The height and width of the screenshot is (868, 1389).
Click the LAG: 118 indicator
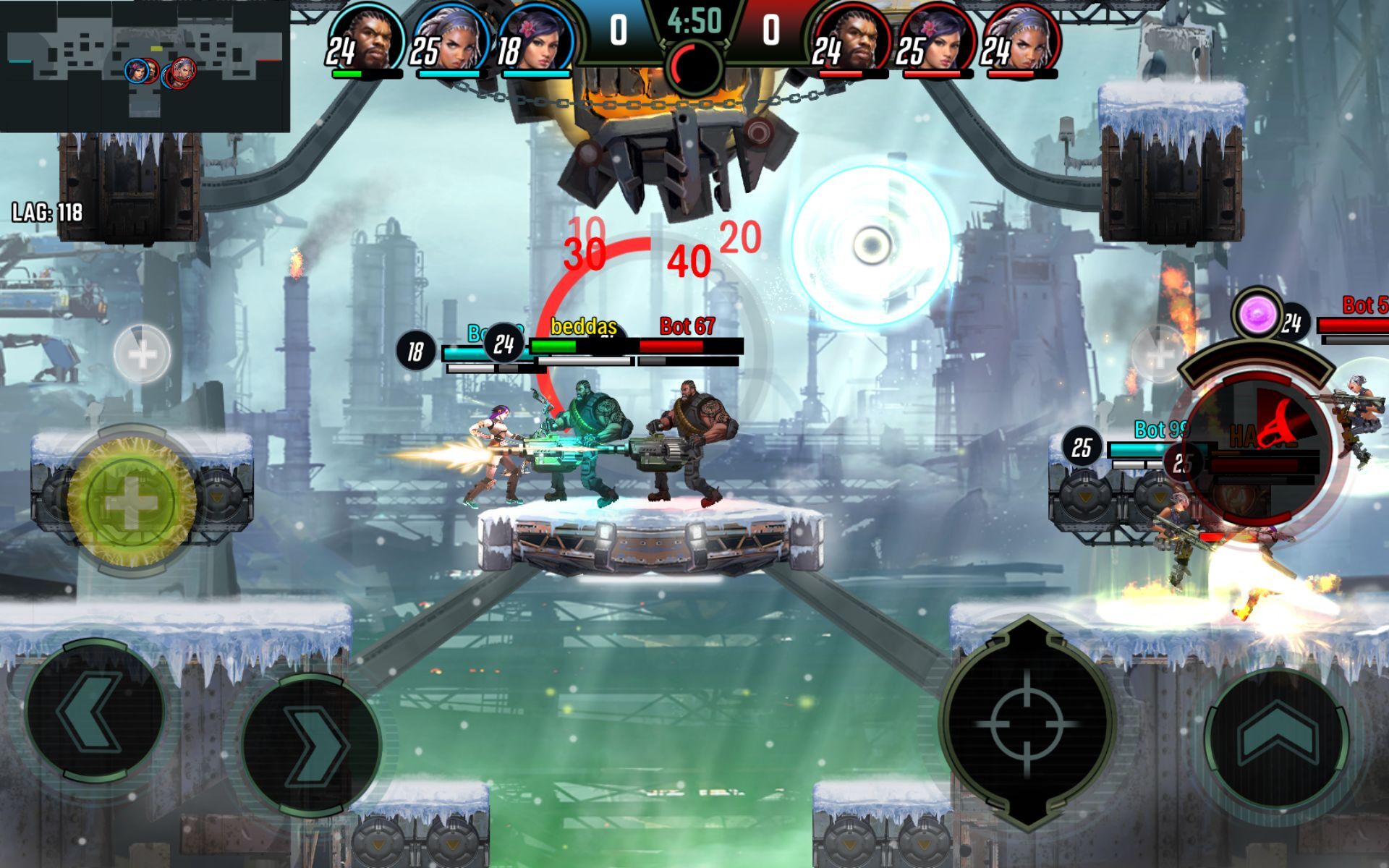(47, 213)
